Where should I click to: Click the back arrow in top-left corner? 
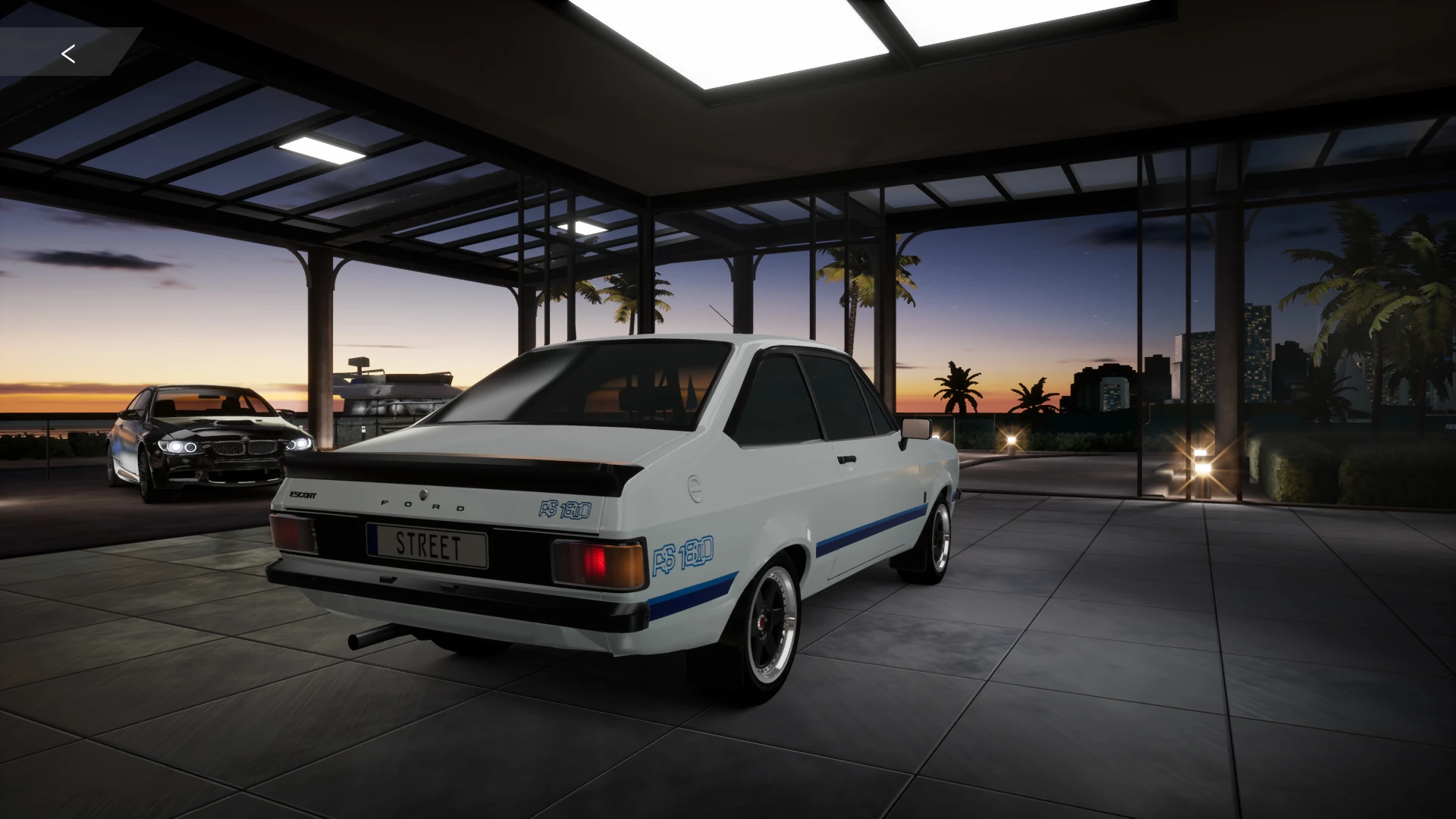coord(68,54)
